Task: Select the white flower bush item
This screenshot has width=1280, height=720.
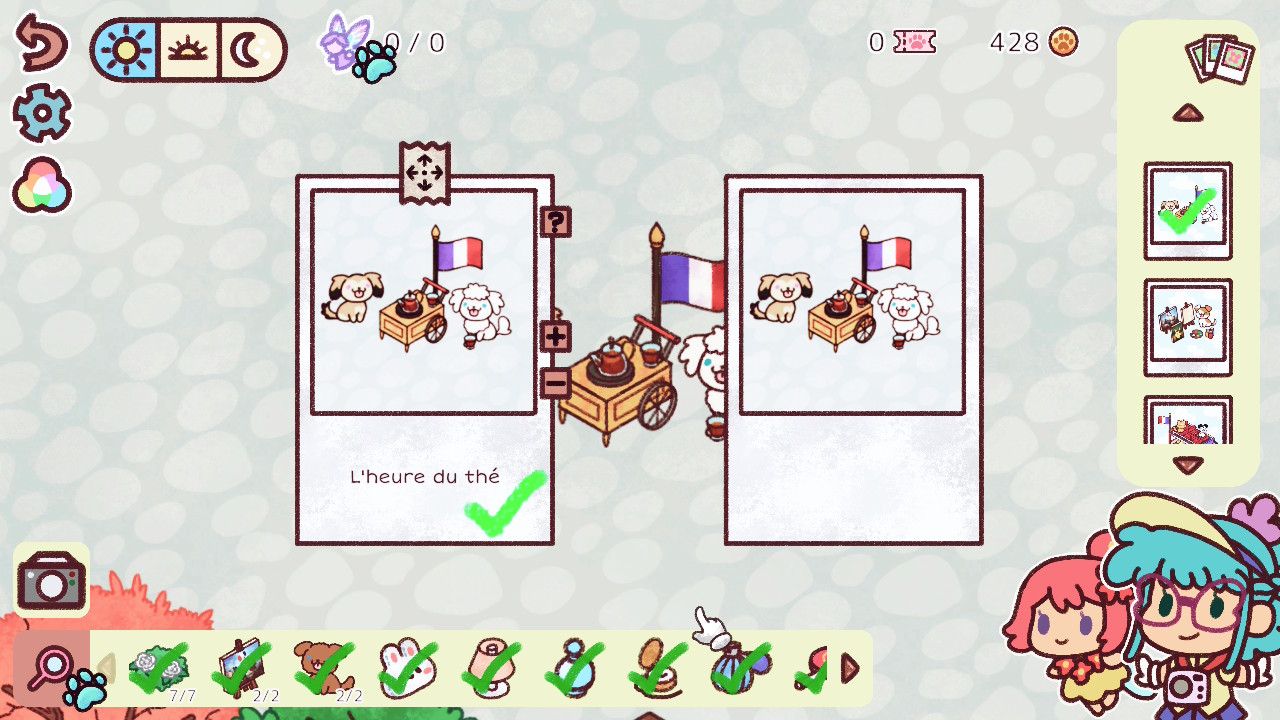Action: point(159,668)
